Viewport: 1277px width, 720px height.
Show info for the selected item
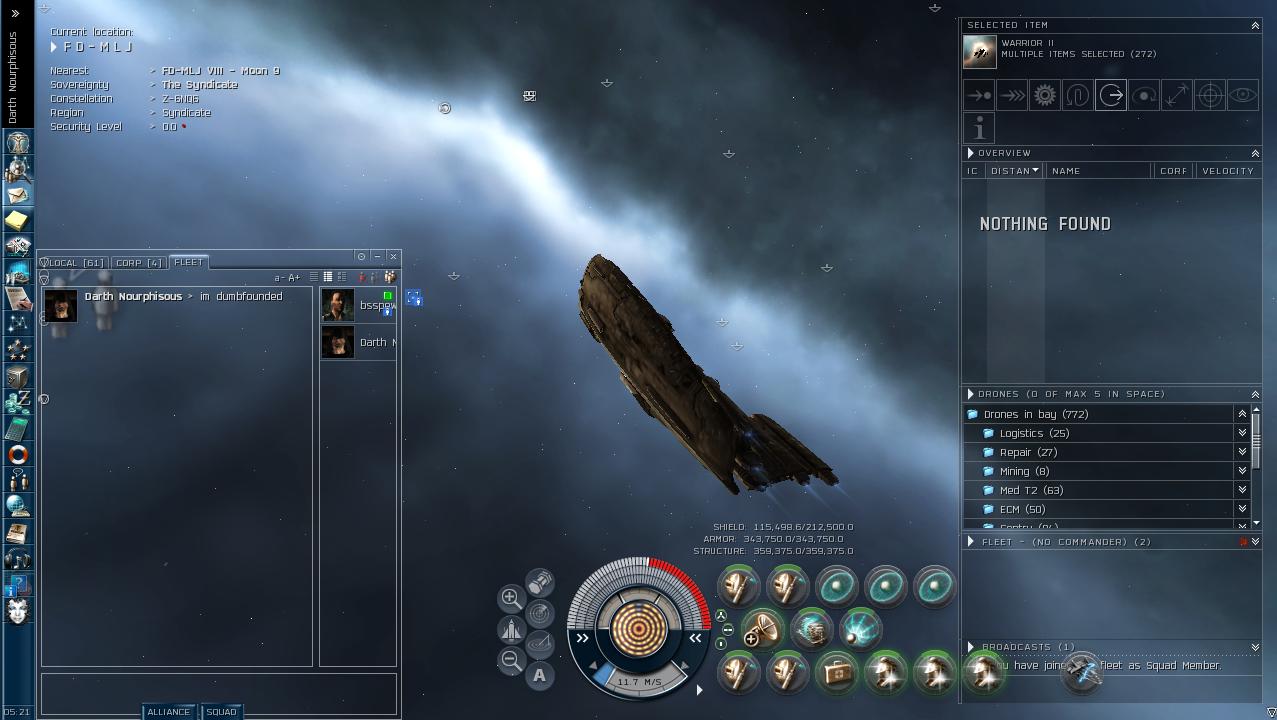pyautogui.click(x=979, y=128)
